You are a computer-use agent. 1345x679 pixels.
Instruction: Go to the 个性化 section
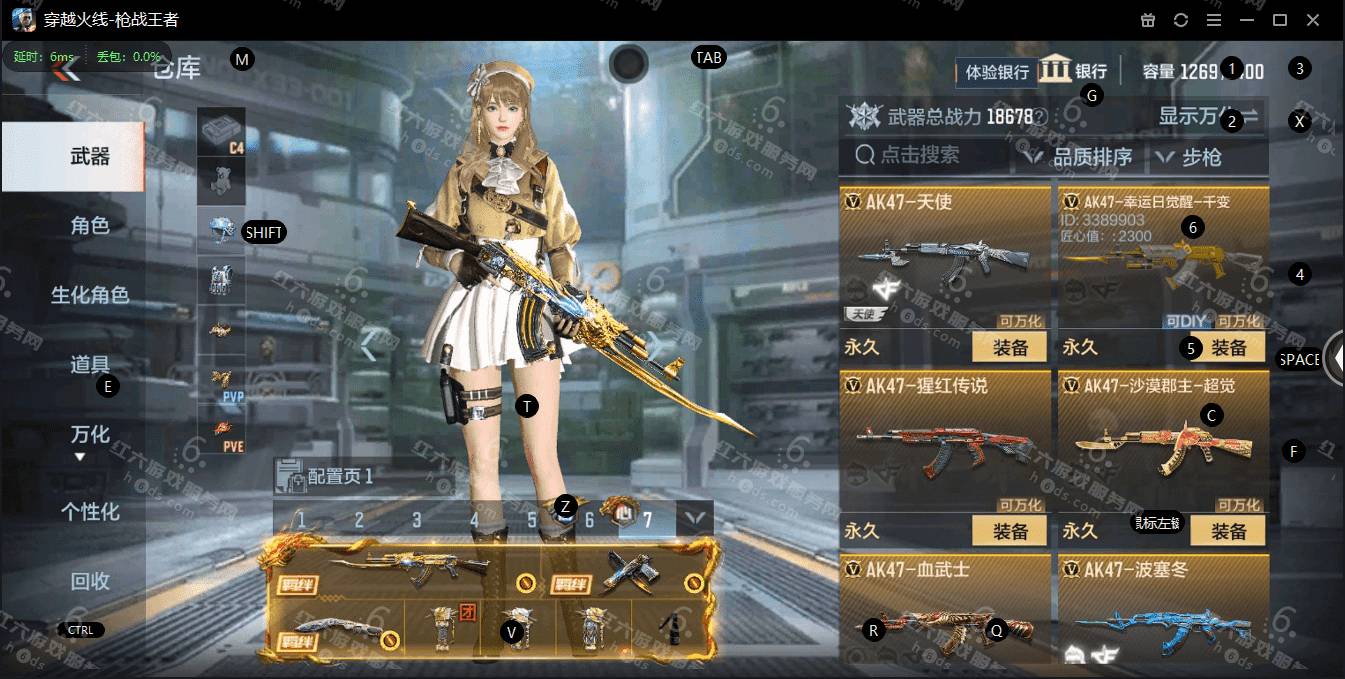pyautogui.click(x=89, y=512)
